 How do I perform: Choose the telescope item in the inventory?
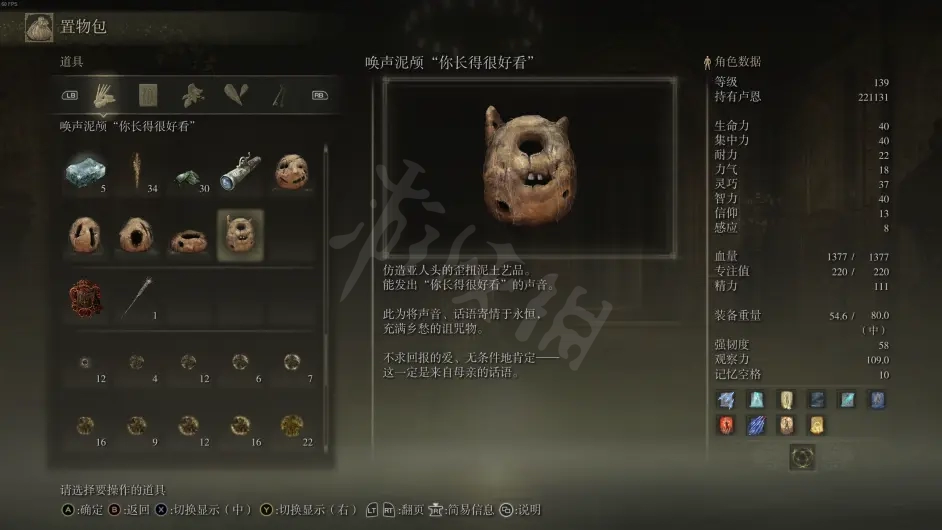pyautogui.click(x=239, y=171)
